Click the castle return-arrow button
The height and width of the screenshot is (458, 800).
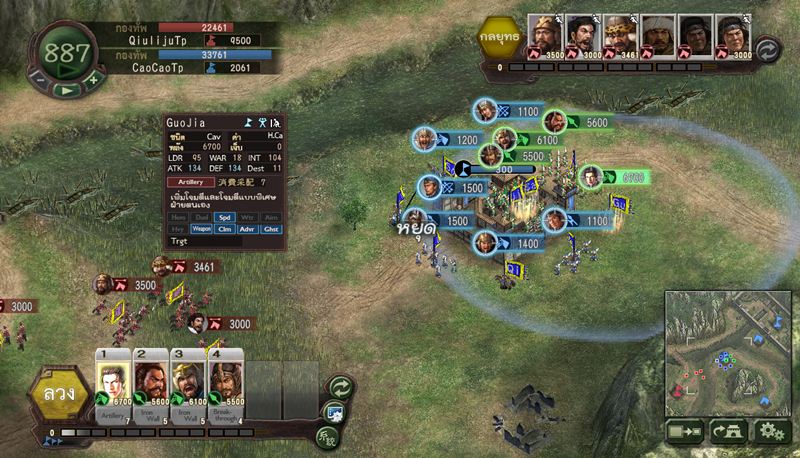[728, 432]
